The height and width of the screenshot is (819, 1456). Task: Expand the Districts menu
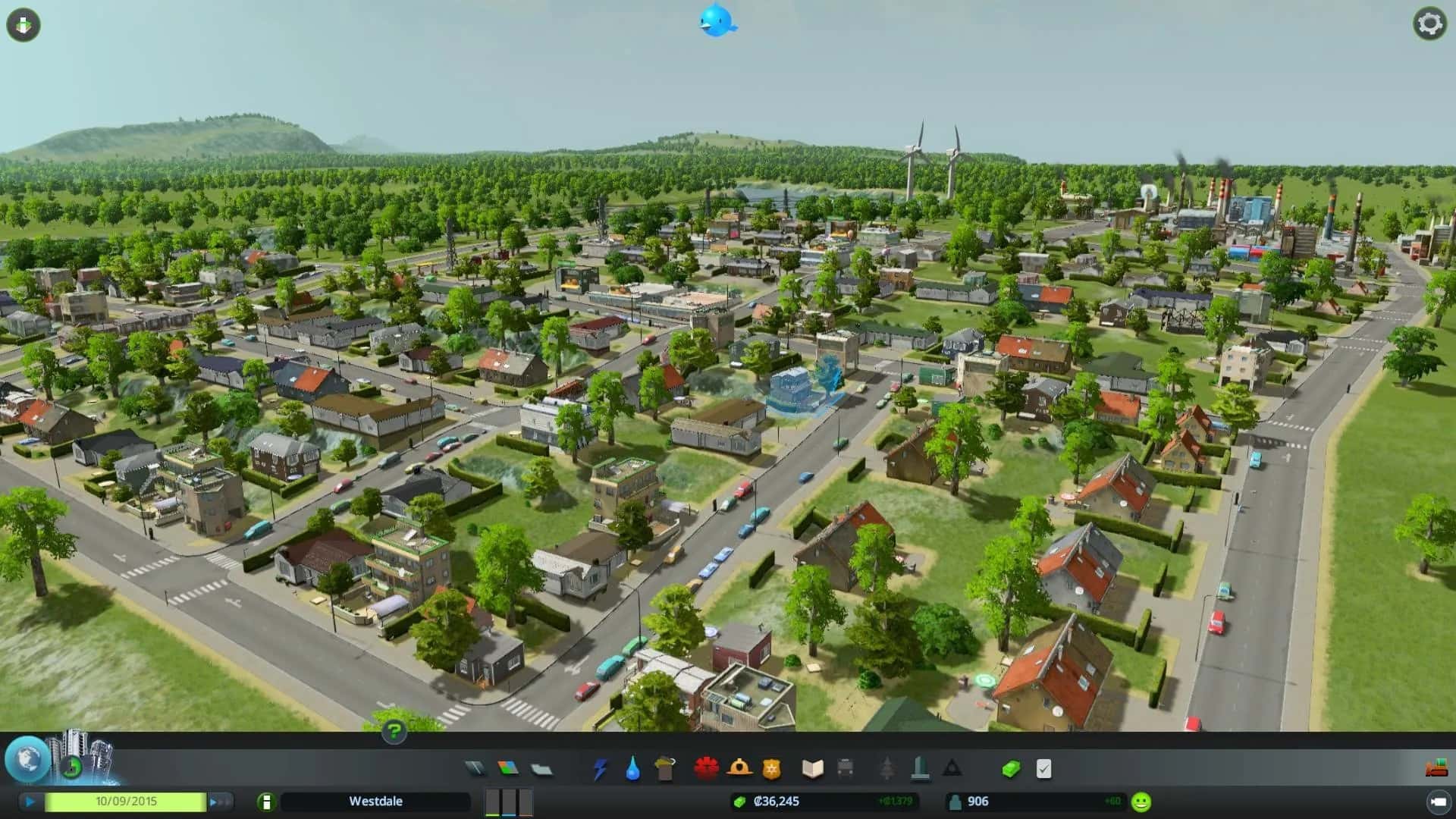pyautogui.click(x=539, y=768)
